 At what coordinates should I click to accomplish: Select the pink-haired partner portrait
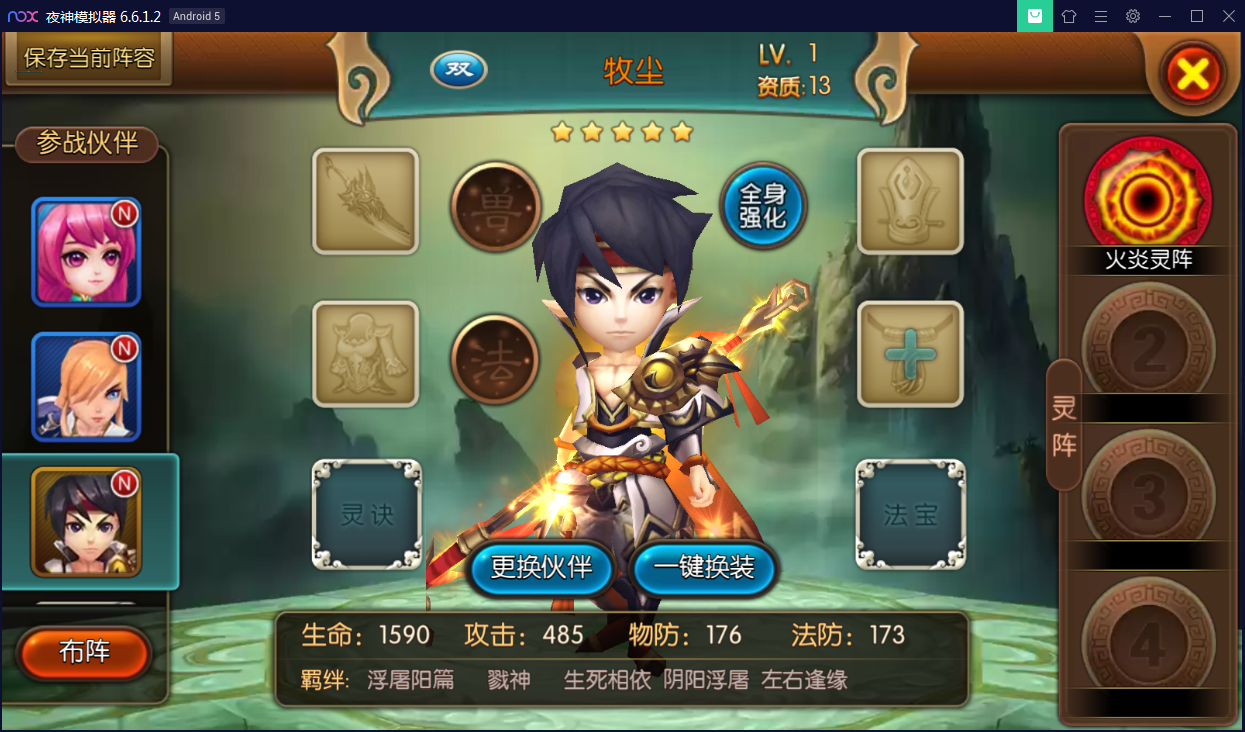coord(86,251)
